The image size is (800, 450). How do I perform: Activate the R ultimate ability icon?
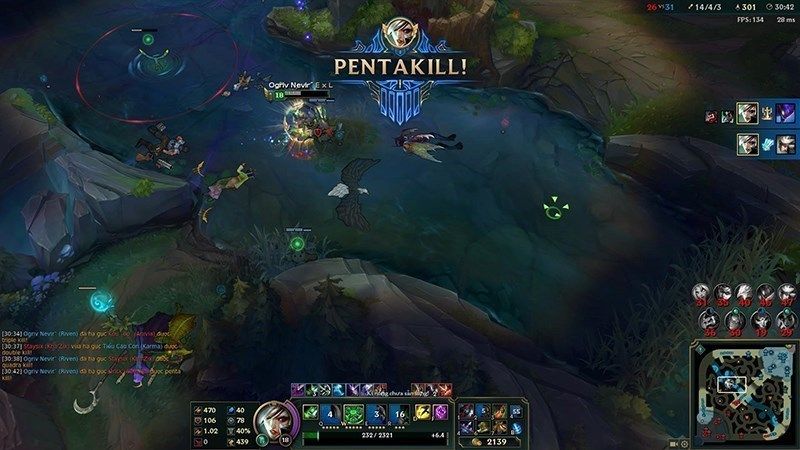[x=398, y=412]
